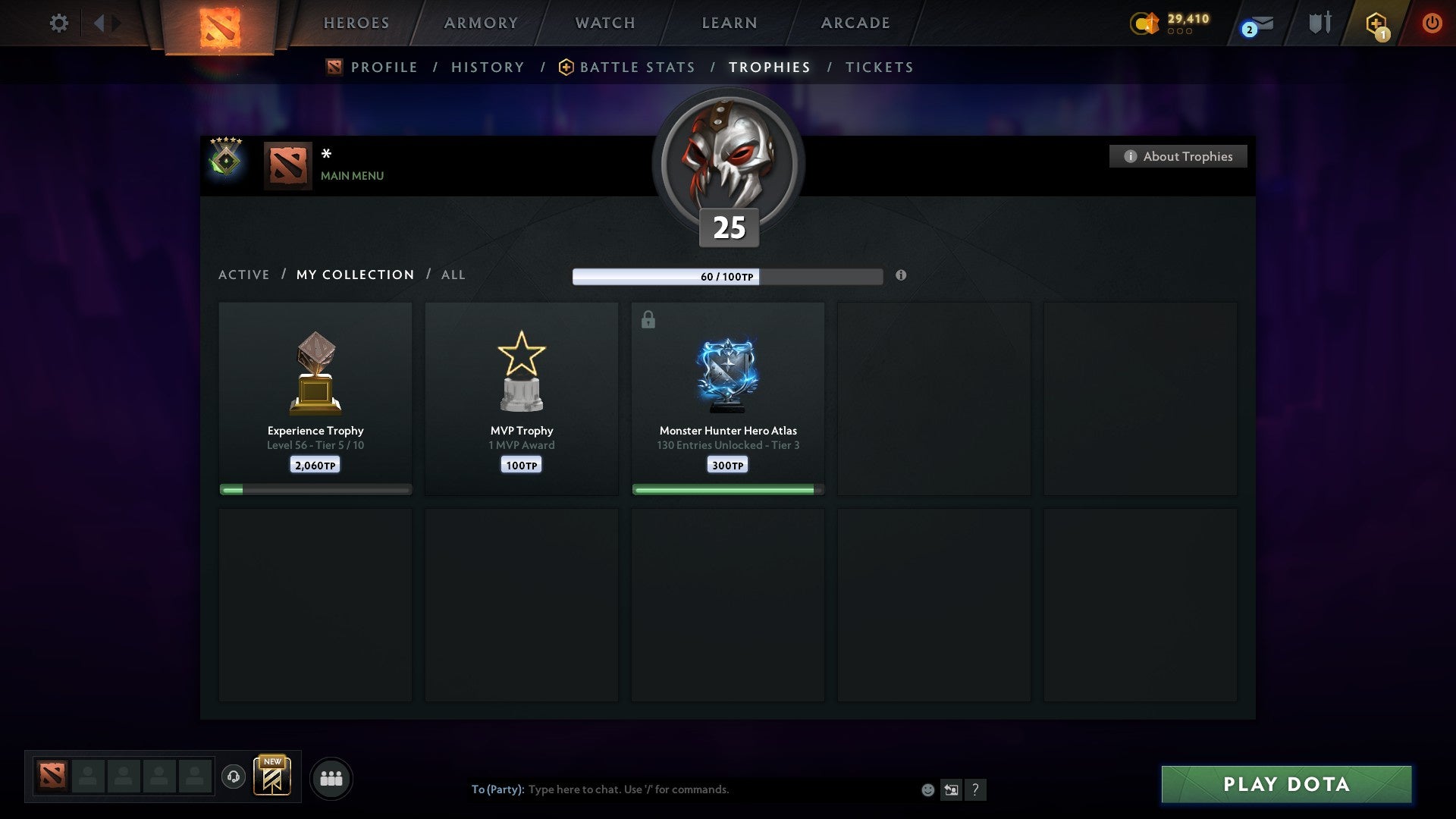This screenshot has height=819, width=1456.
Task: Click the friends list icon near party slots
Action: click(x=331, y=777)
